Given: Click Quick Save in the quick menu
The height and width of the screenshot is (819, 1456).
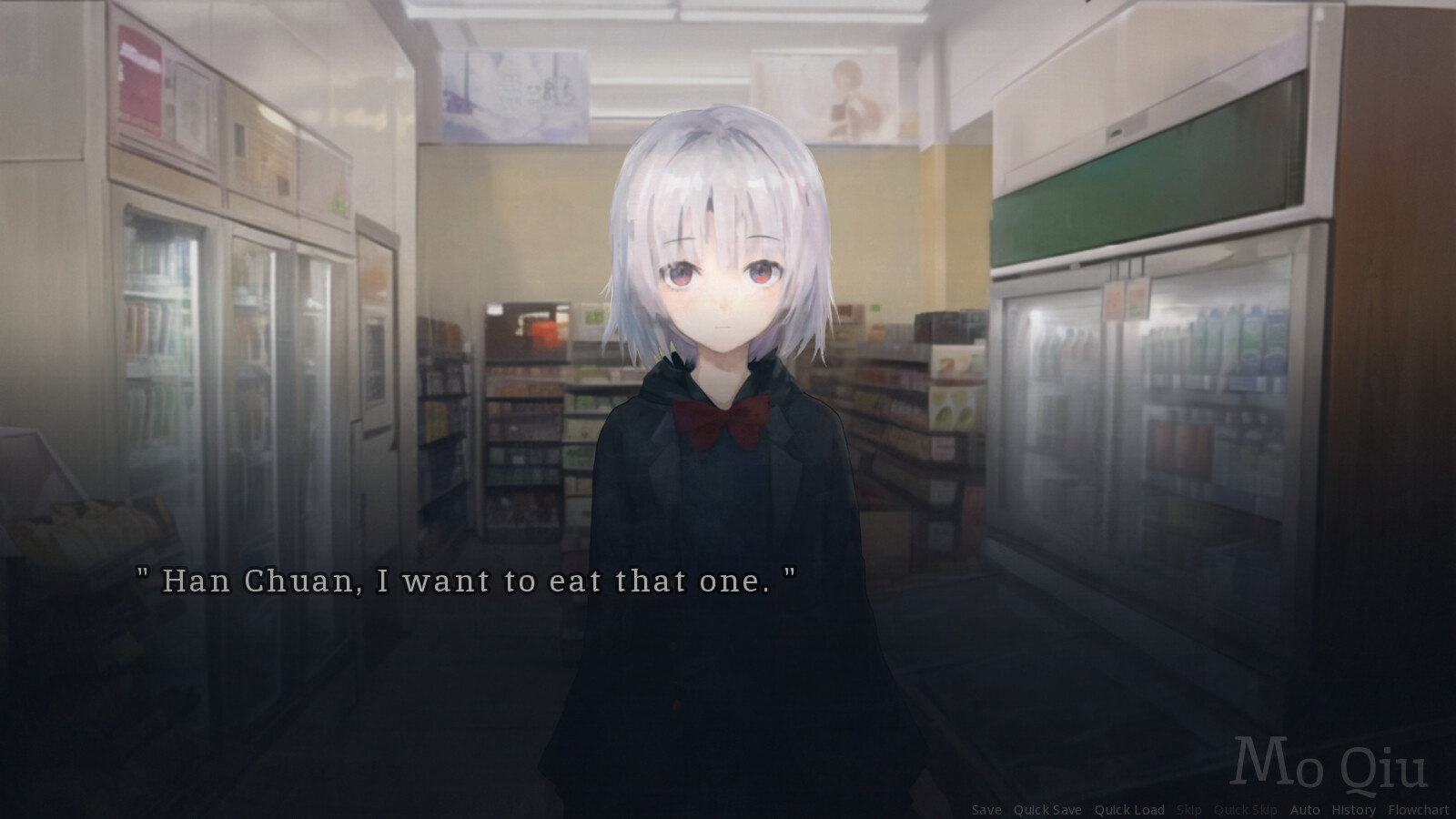Looking at the screenshot, I should pyautogui.click(x=1047, y=809).
